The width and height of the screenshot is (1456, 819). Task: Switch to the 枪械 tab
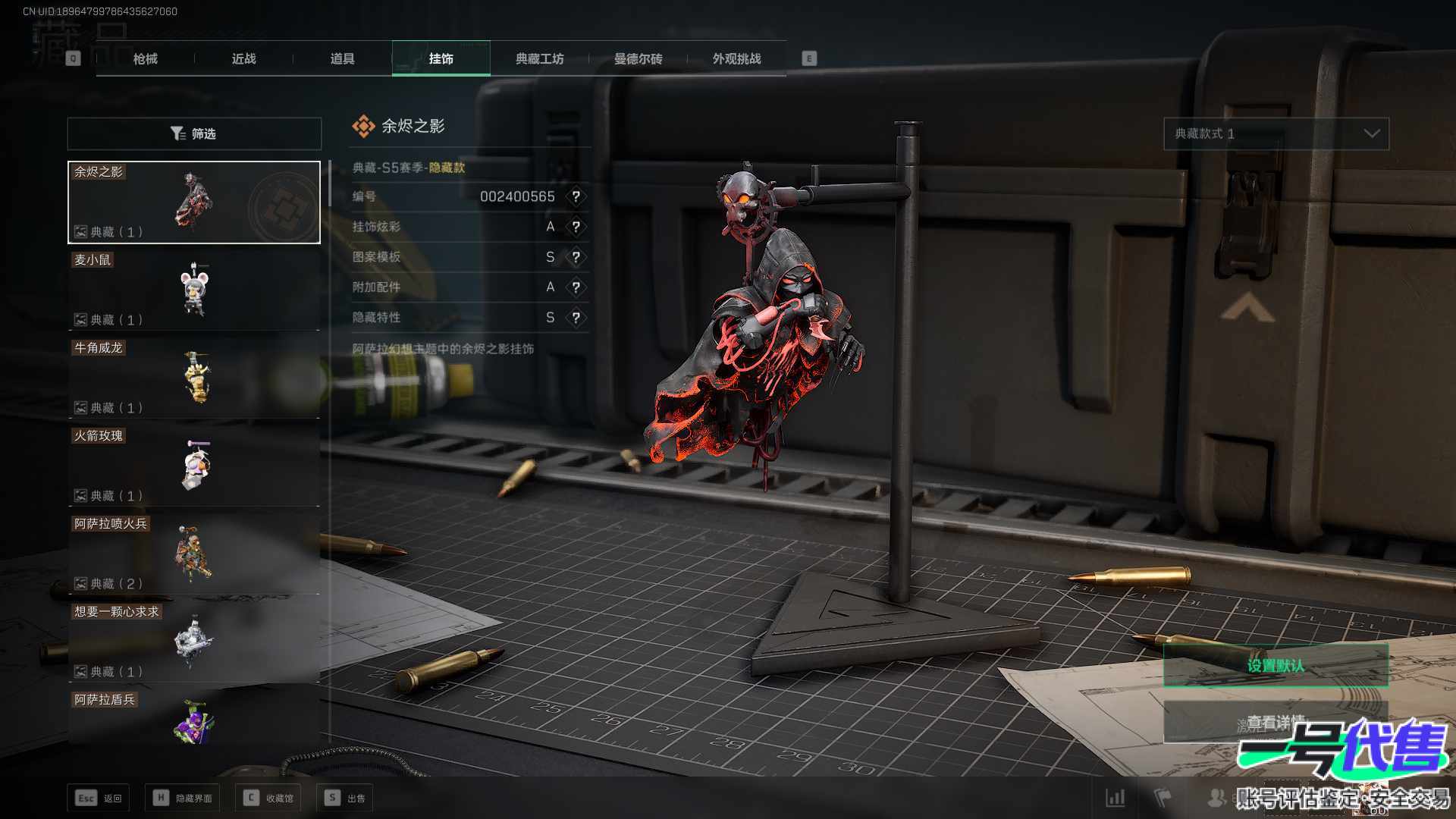pyautogui.click(x=145, y=58)
